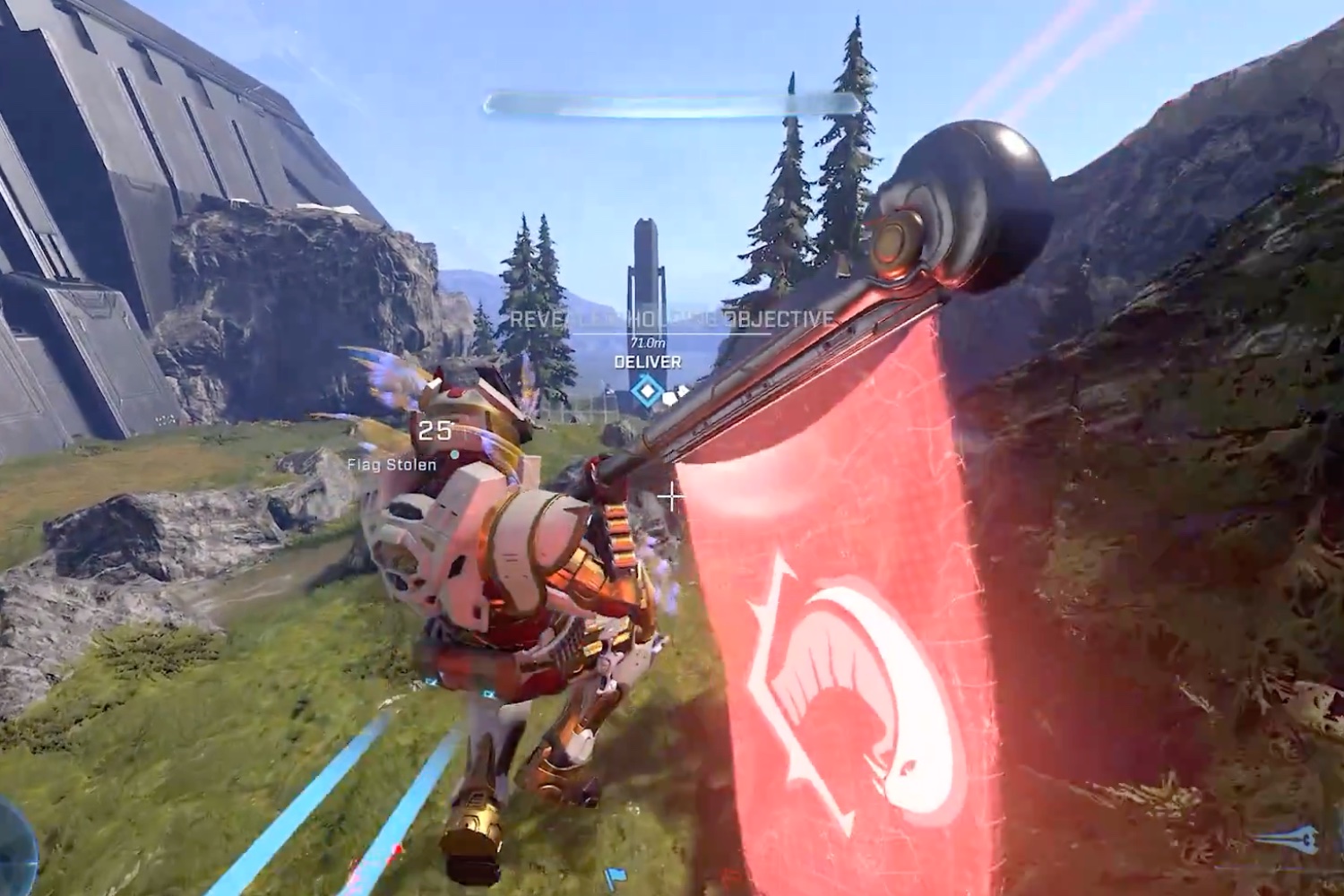Select the 'DELIVER' objective label
The image size is (1344, 896).
pos(647,363)
